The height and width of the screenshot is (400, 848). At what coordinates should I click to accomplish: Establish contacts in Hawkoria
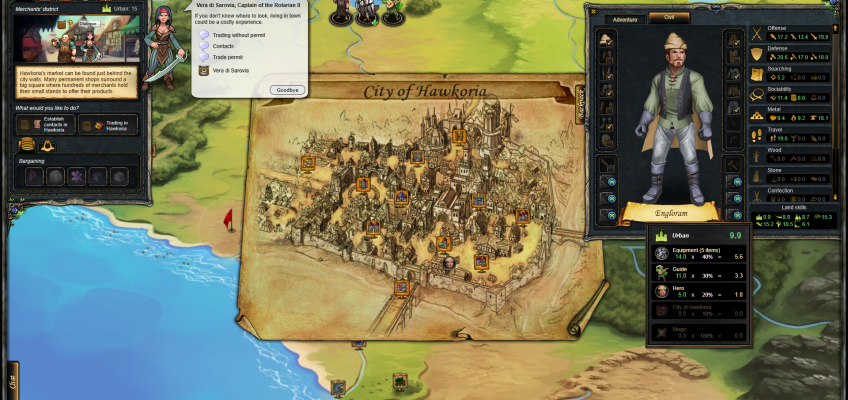pyautogui.click(x=45, y=126)
